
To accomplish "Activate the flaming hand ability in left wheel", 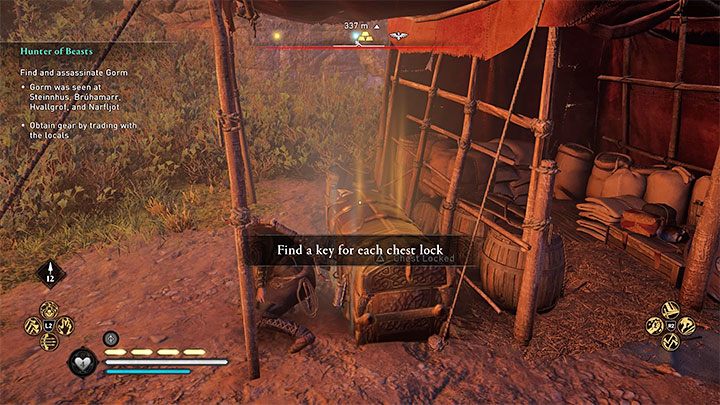I will coord(65,326).
